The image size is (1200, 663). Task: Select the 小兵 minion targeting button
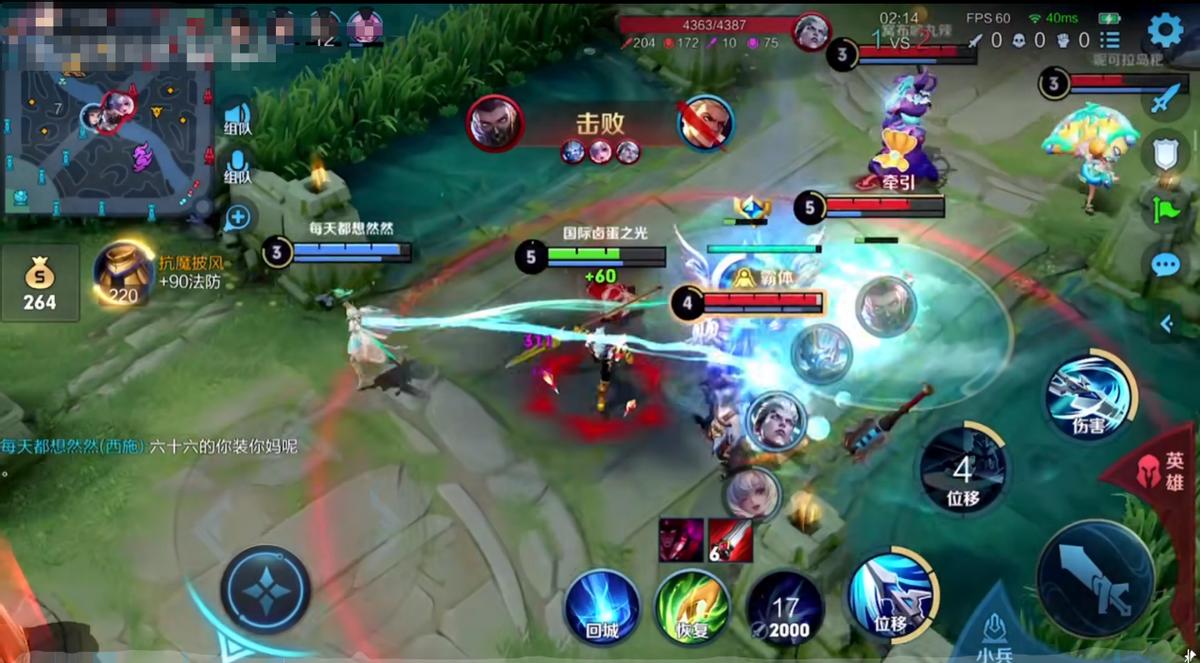[994, 632]
